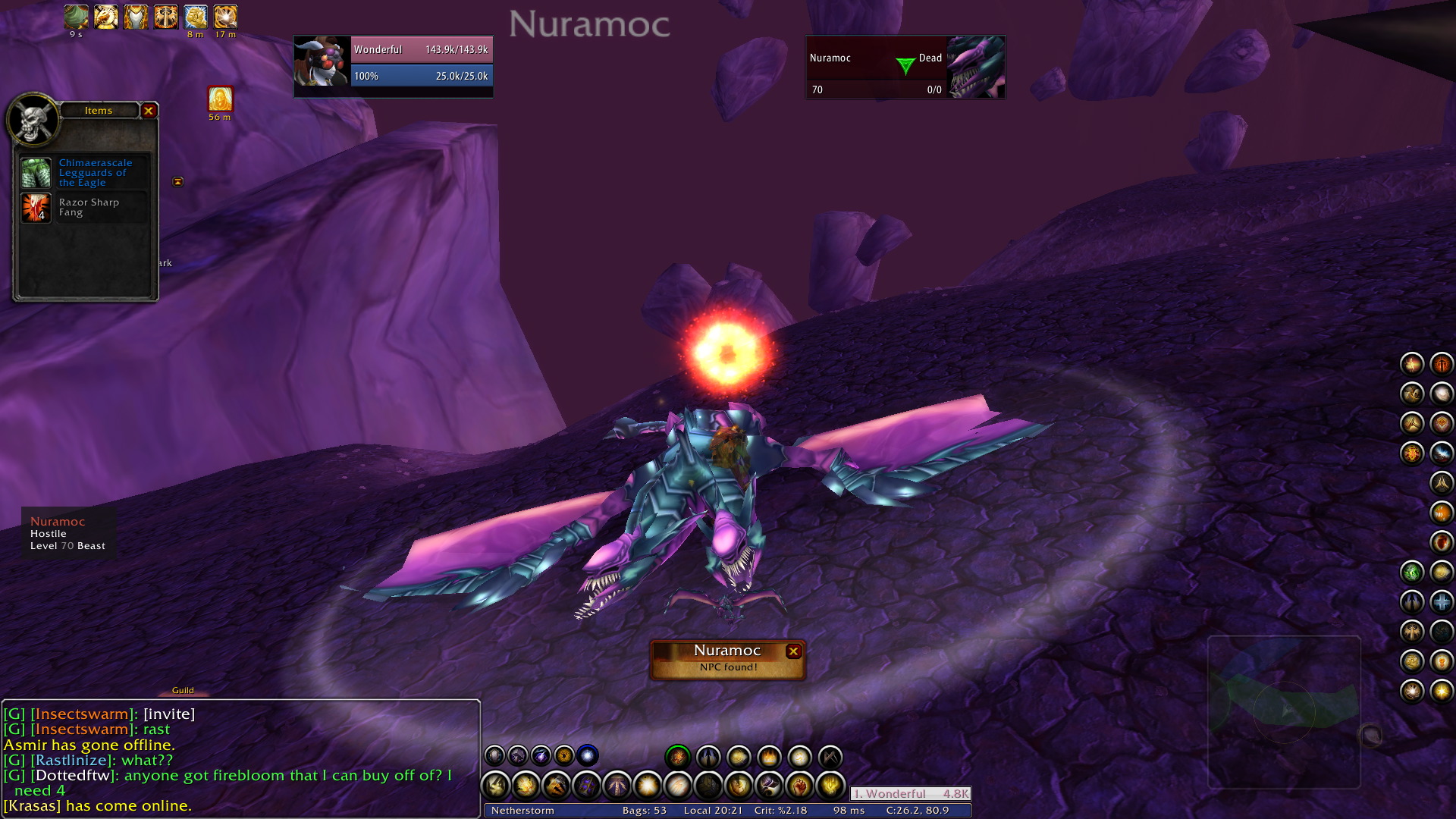
Task: Loot the Razor Sharp Fang stack
Action: point(36,208)
